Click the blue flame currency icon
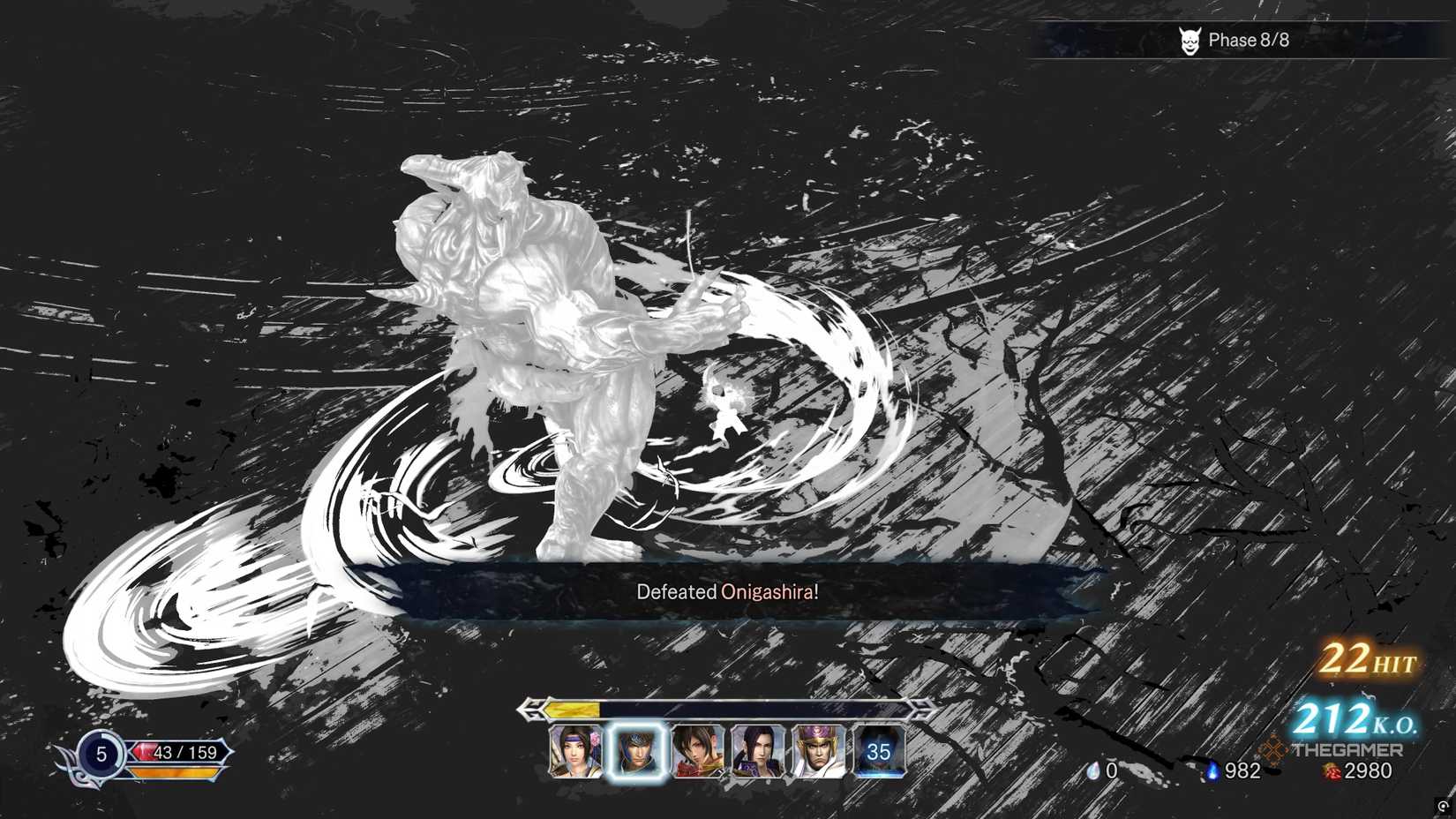The image size is (1456, 819). click(1212, 770)
